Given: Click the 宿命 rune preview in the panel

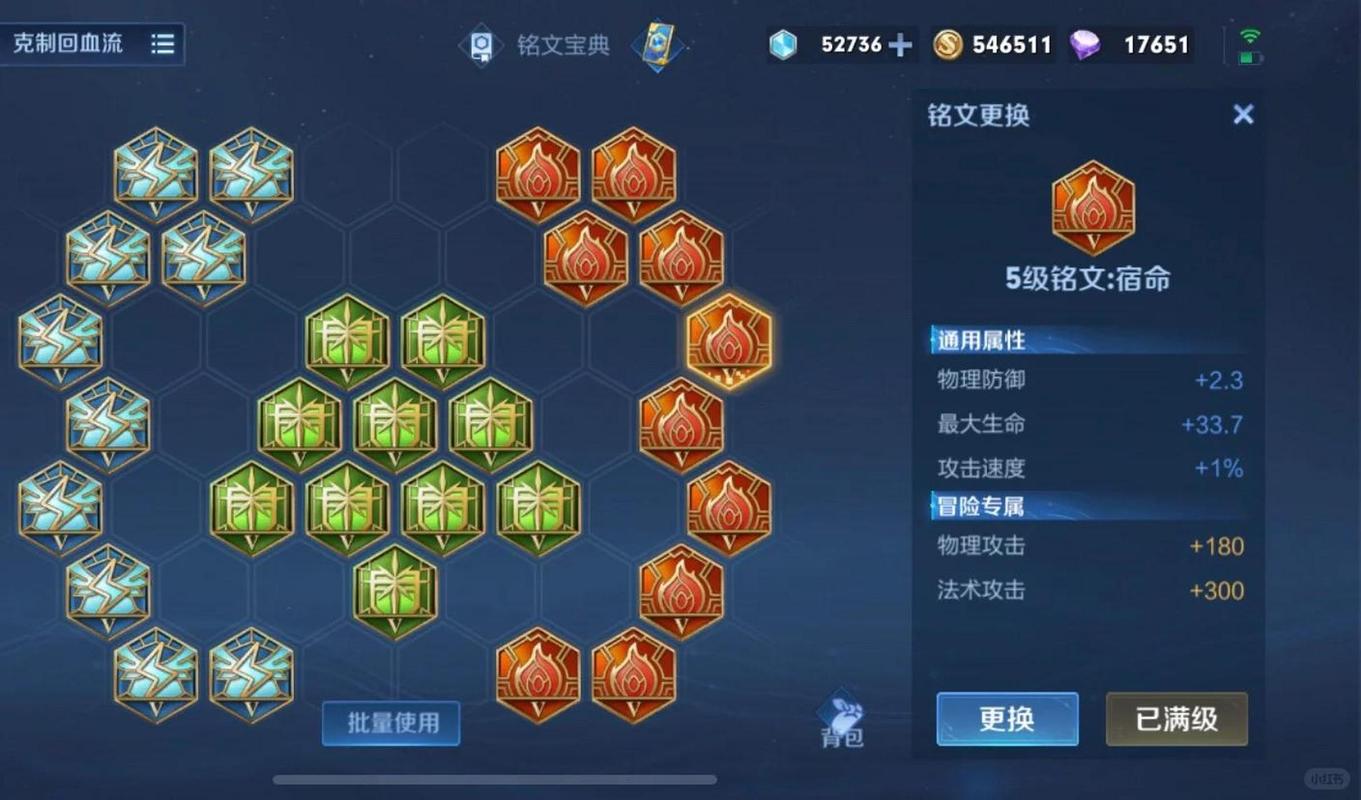Looking at the screenshot, I should (1093, 207).
